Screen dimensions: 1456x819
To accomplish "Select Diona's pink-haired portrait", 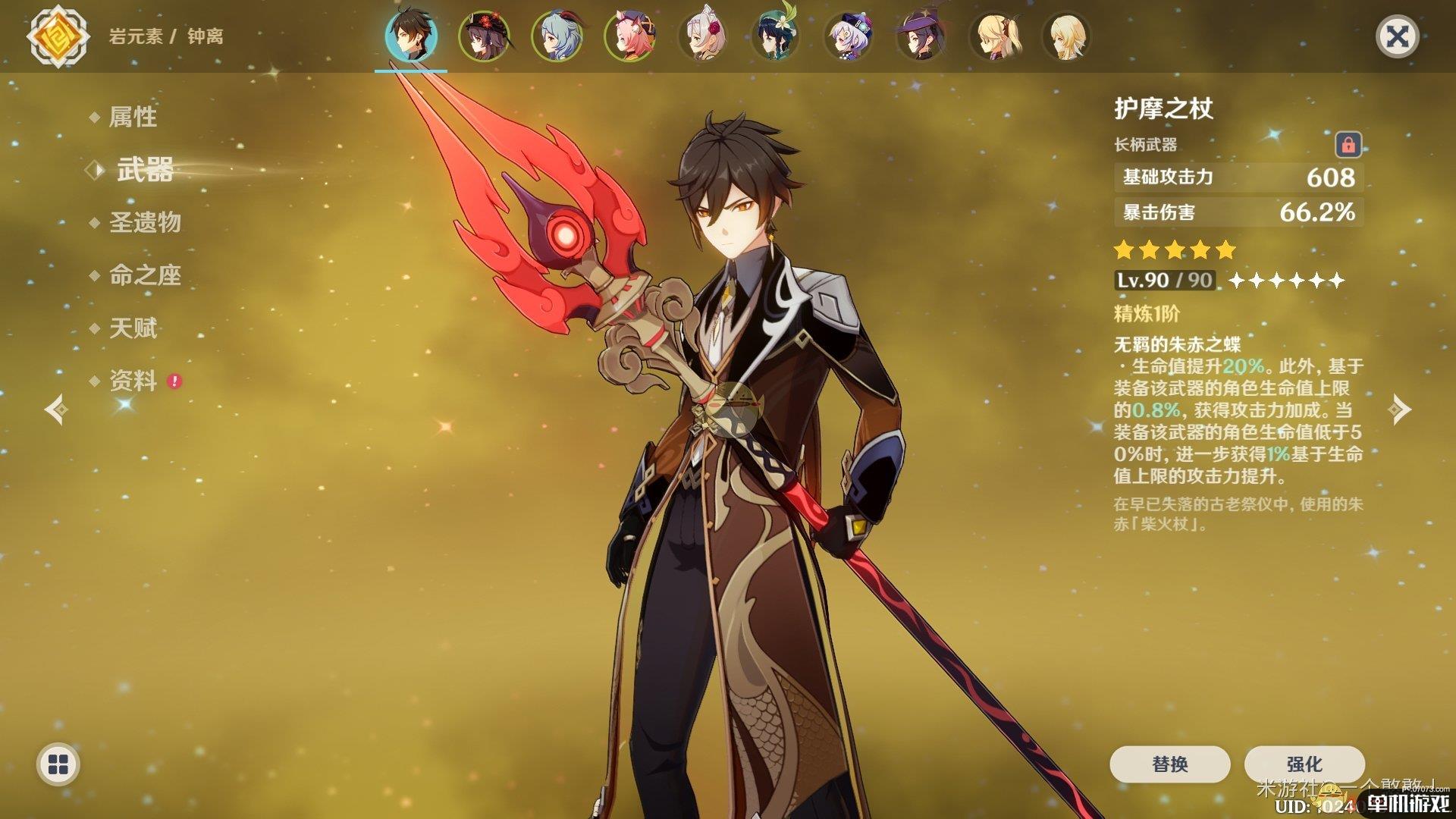I will pos(629,36).
